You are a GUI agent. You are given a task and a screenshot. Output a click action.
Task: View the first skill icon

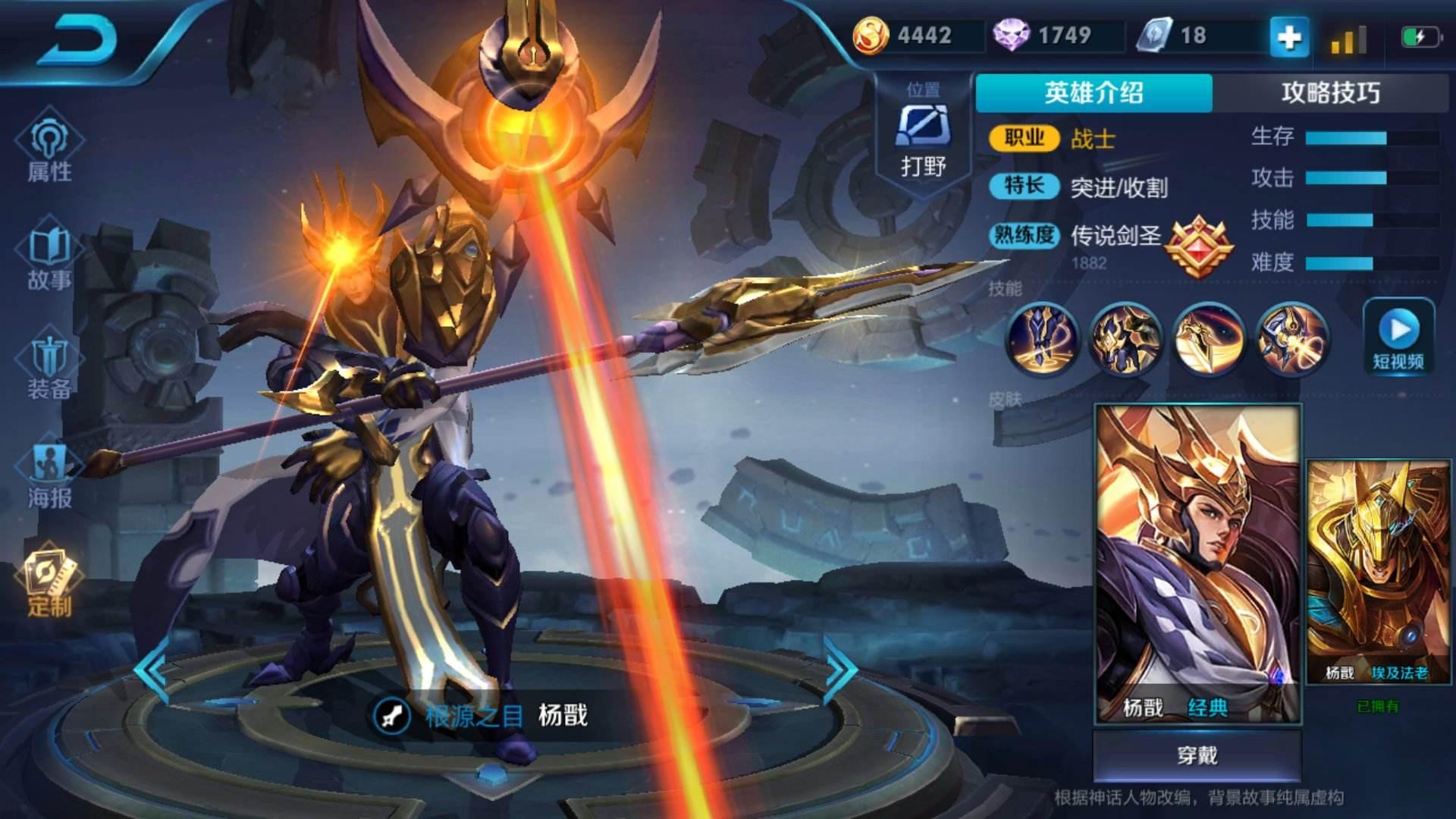pos(1041,339)
